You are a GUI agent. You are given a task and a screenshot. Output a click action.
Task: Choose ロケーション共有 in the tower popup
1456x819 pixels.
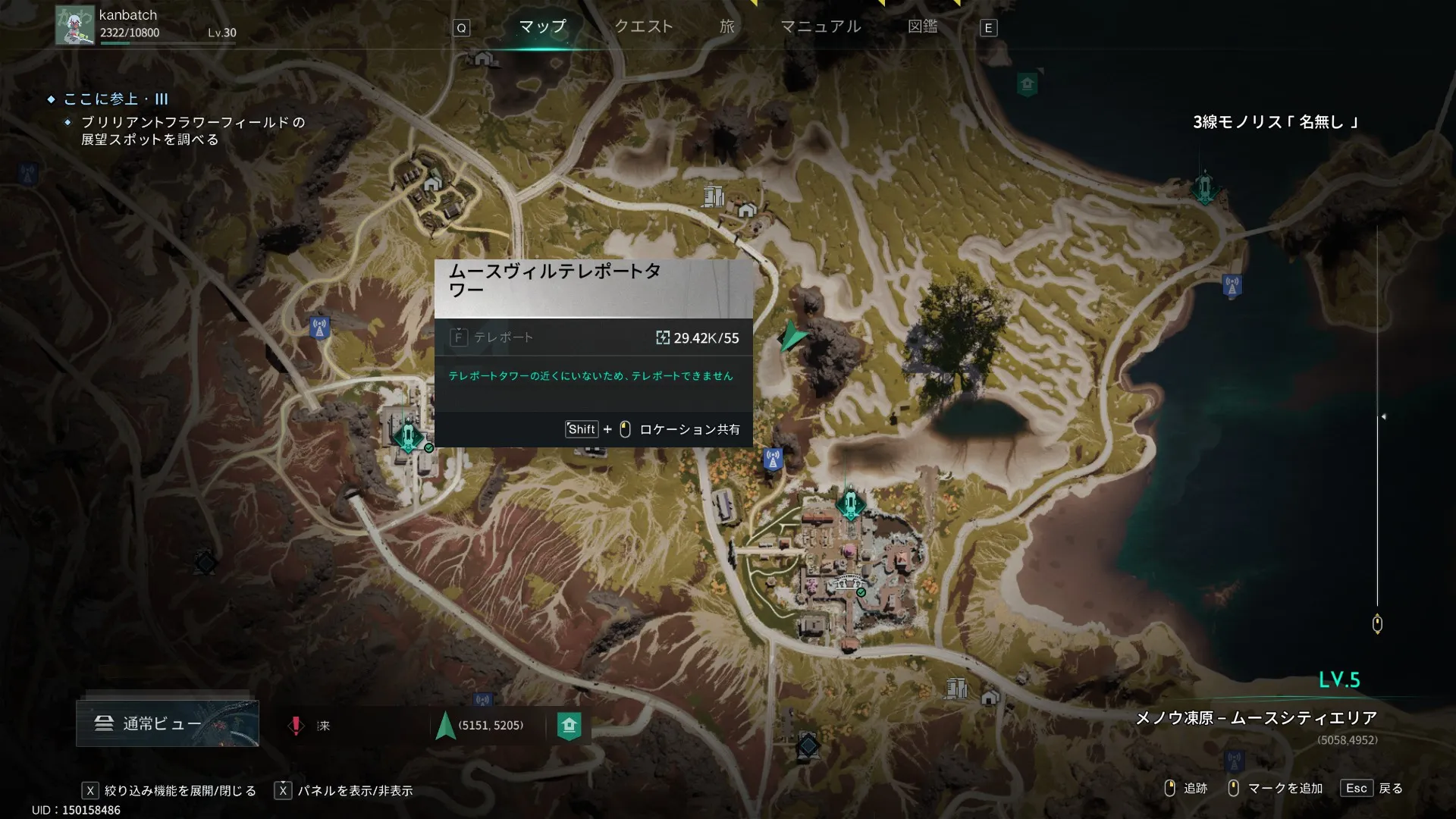point(689,429)
